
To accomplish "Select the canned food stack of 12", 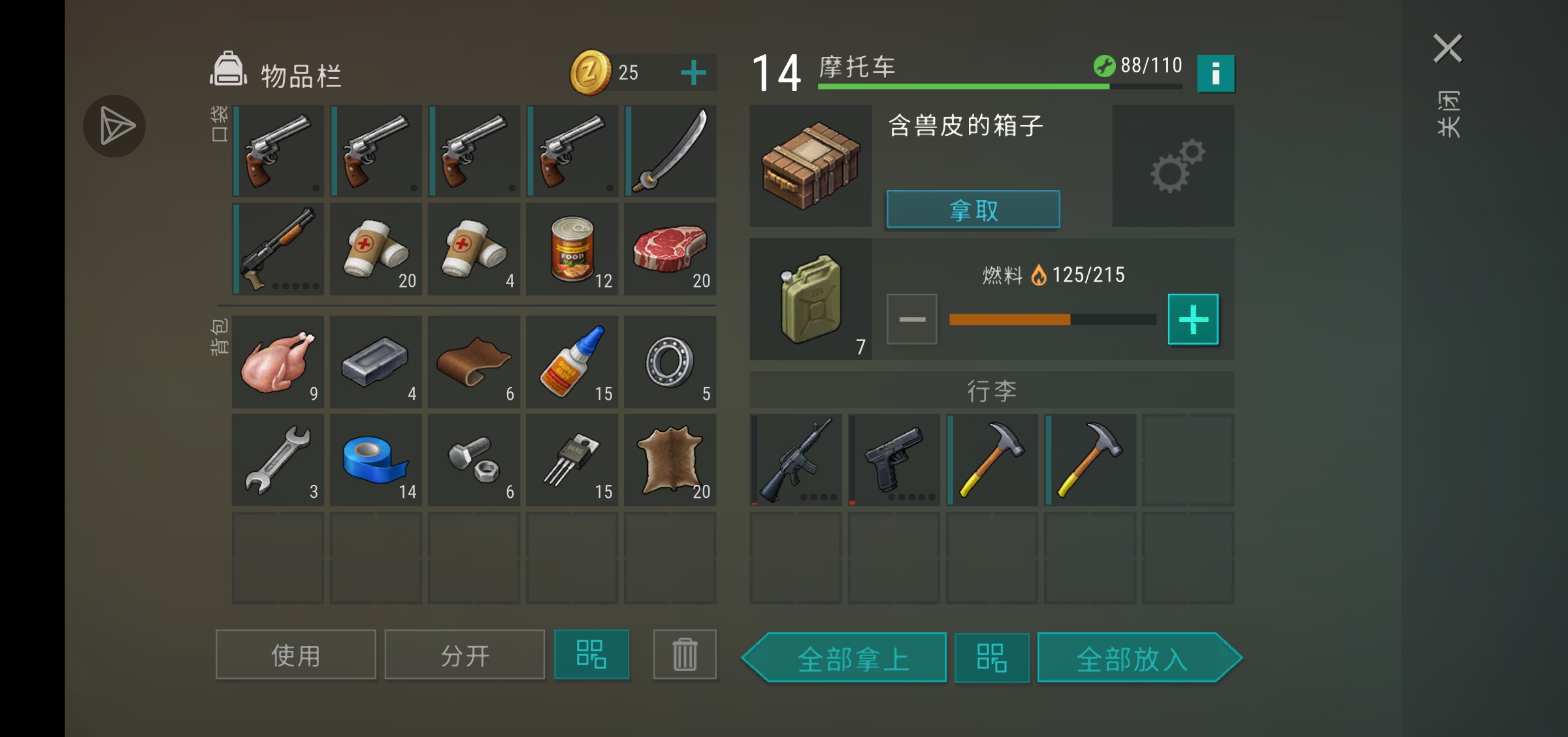I will pos(572,250).
